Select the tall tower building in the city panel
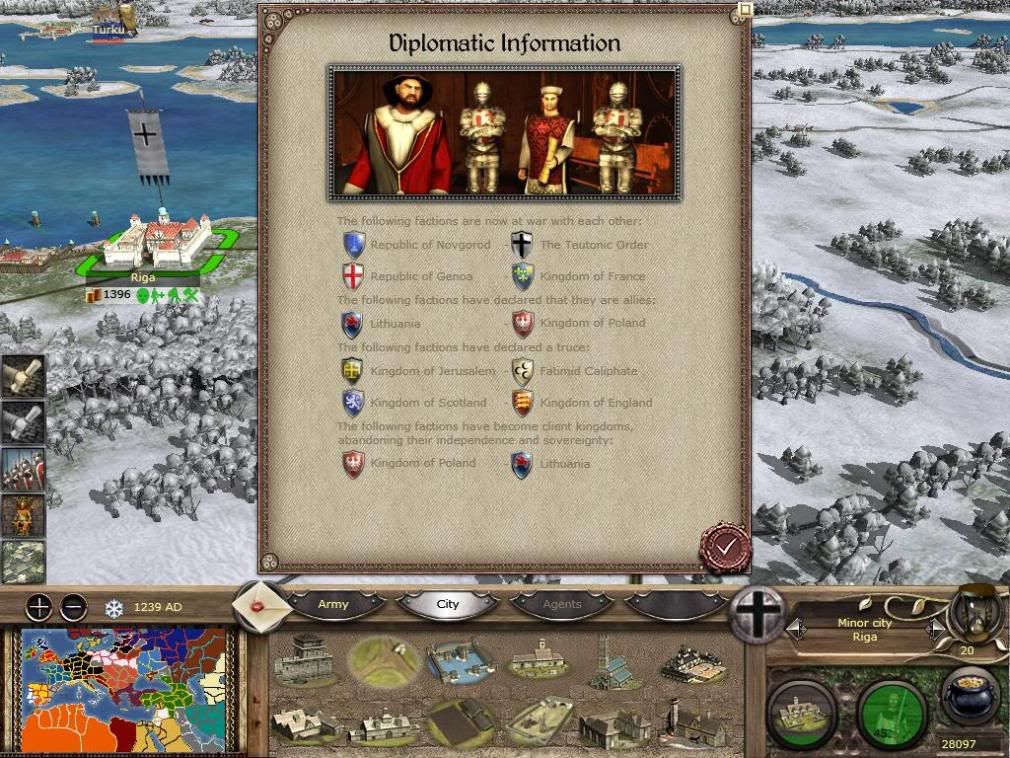This screenshot has width=1010, height=758. tap(612, 661)
